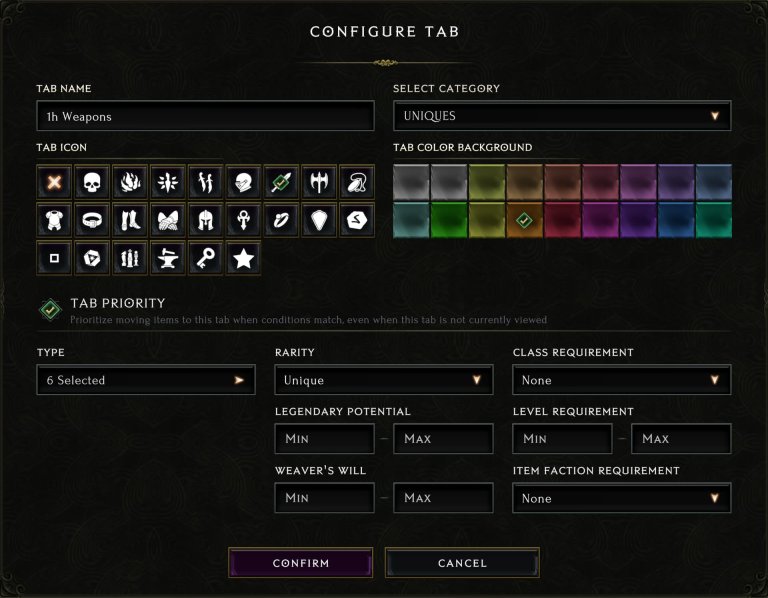Click the Level Requirement Max field
The image size is (768, 598).
(681, 439)
